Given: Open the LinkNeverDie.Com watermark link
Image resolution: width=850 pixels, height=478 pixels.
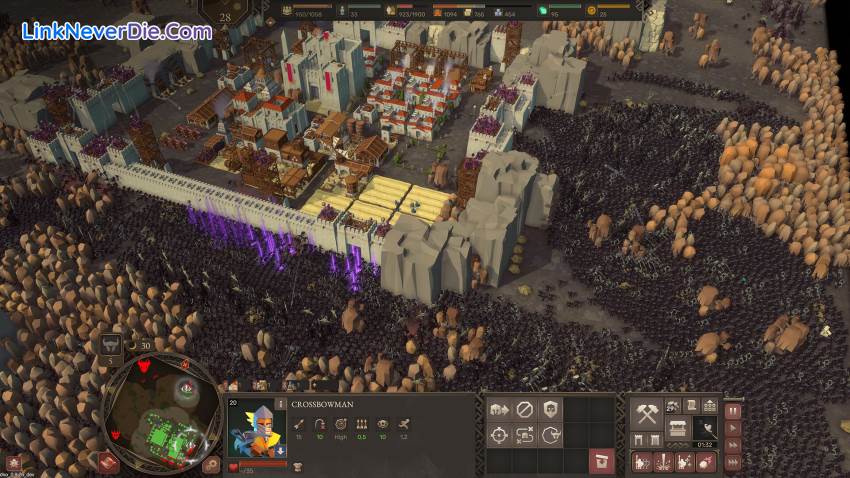Looking at the screenshot, I should click(x=116, y=31).
